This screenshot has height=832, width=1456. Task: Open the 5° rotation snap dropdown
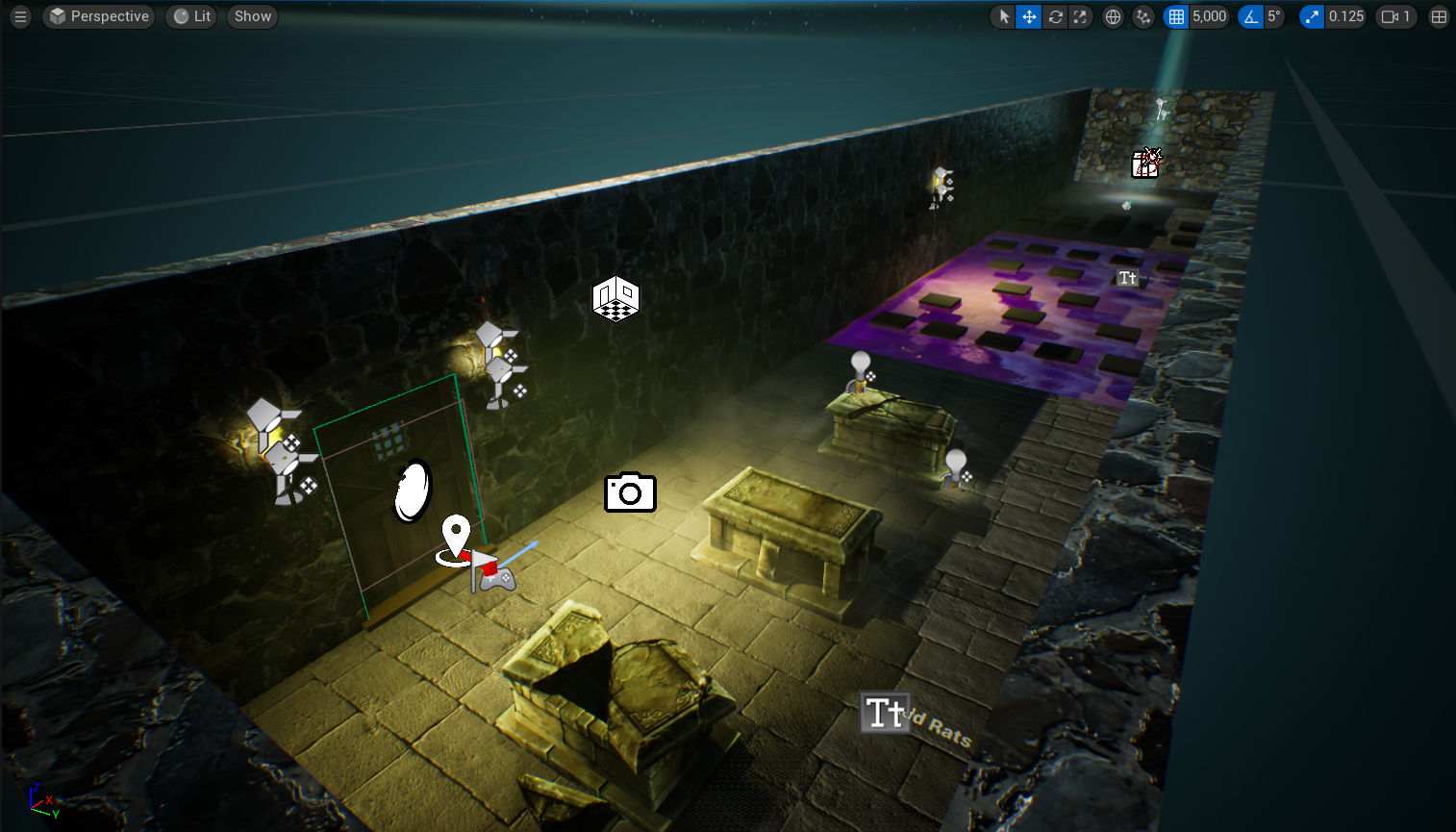(x=1274, y=16)
